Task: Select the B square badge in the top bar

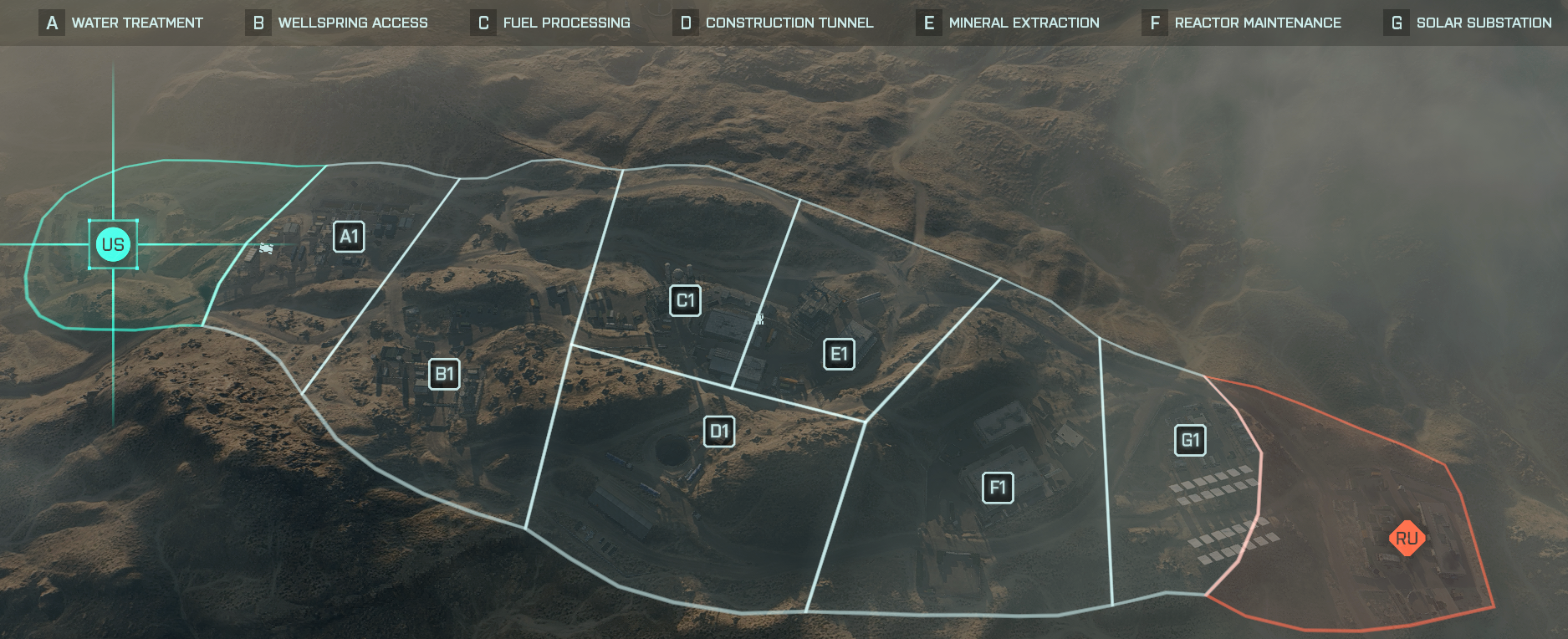Action: 259,23
